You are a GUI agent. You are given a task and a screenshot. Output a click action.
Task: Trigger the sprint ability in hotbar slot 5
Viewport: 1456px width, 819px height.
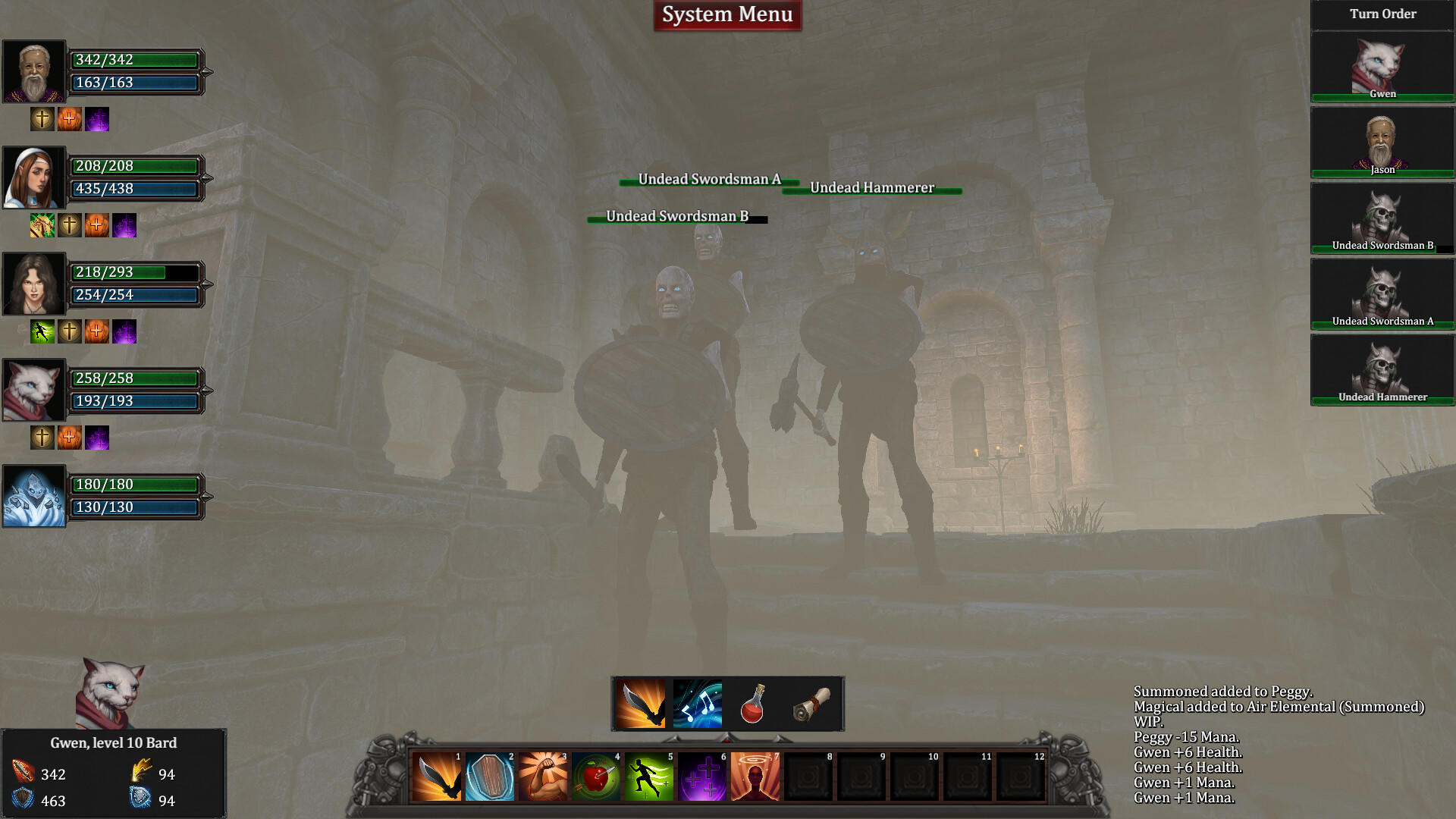pyautogui.click(x=648, y=776)
